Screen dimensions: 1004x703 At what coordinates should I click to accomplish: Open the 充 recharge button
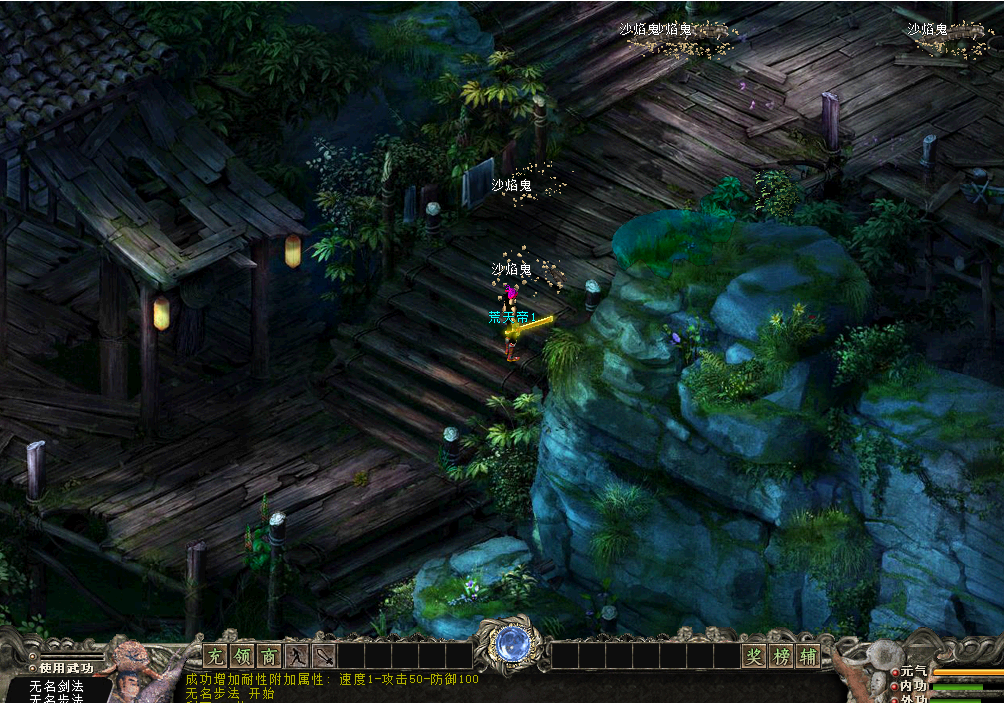[x=215, y=656]
